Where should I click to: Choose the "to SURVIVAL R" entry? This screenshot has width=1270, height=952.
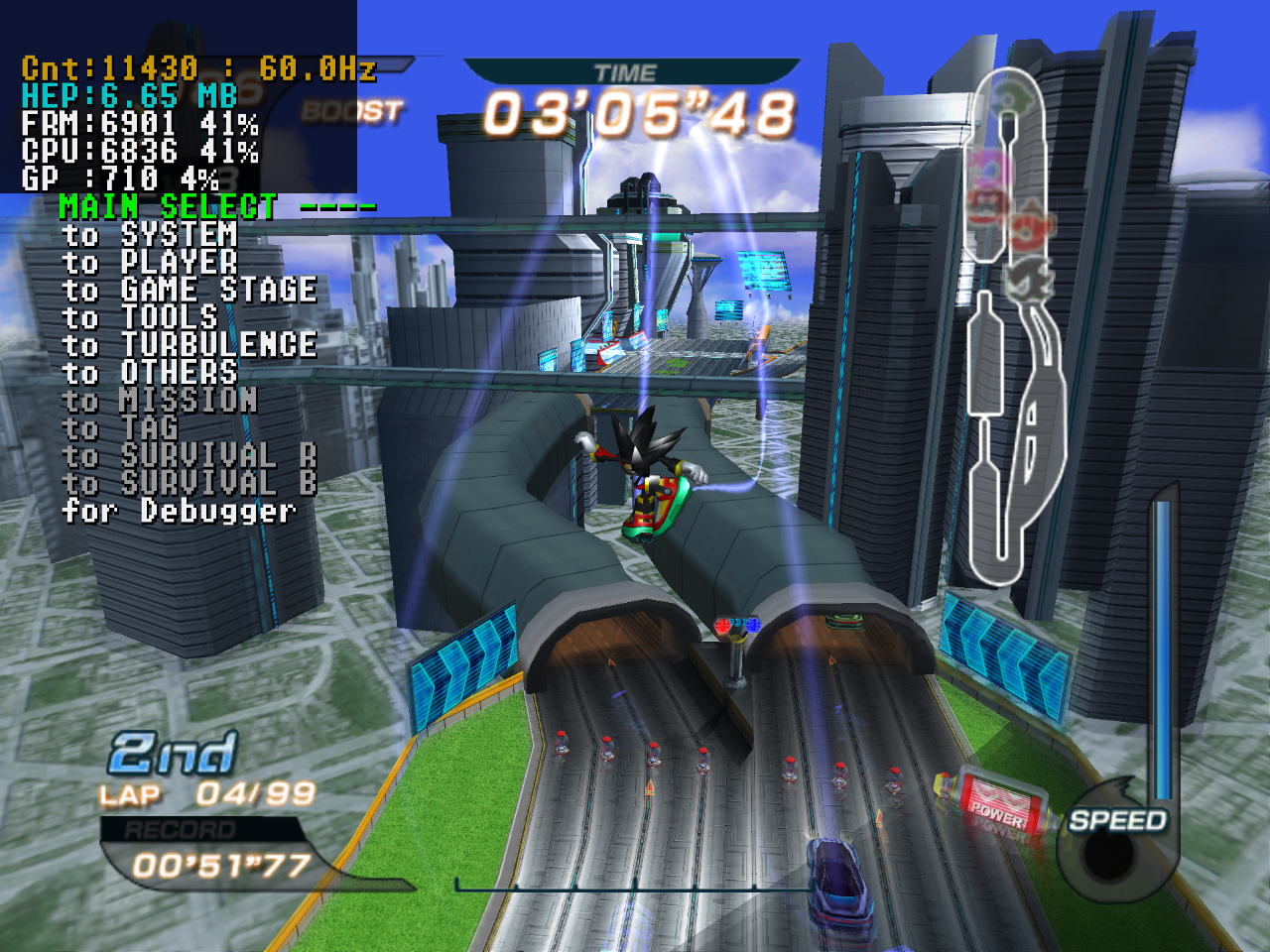[x=190, y=456]
